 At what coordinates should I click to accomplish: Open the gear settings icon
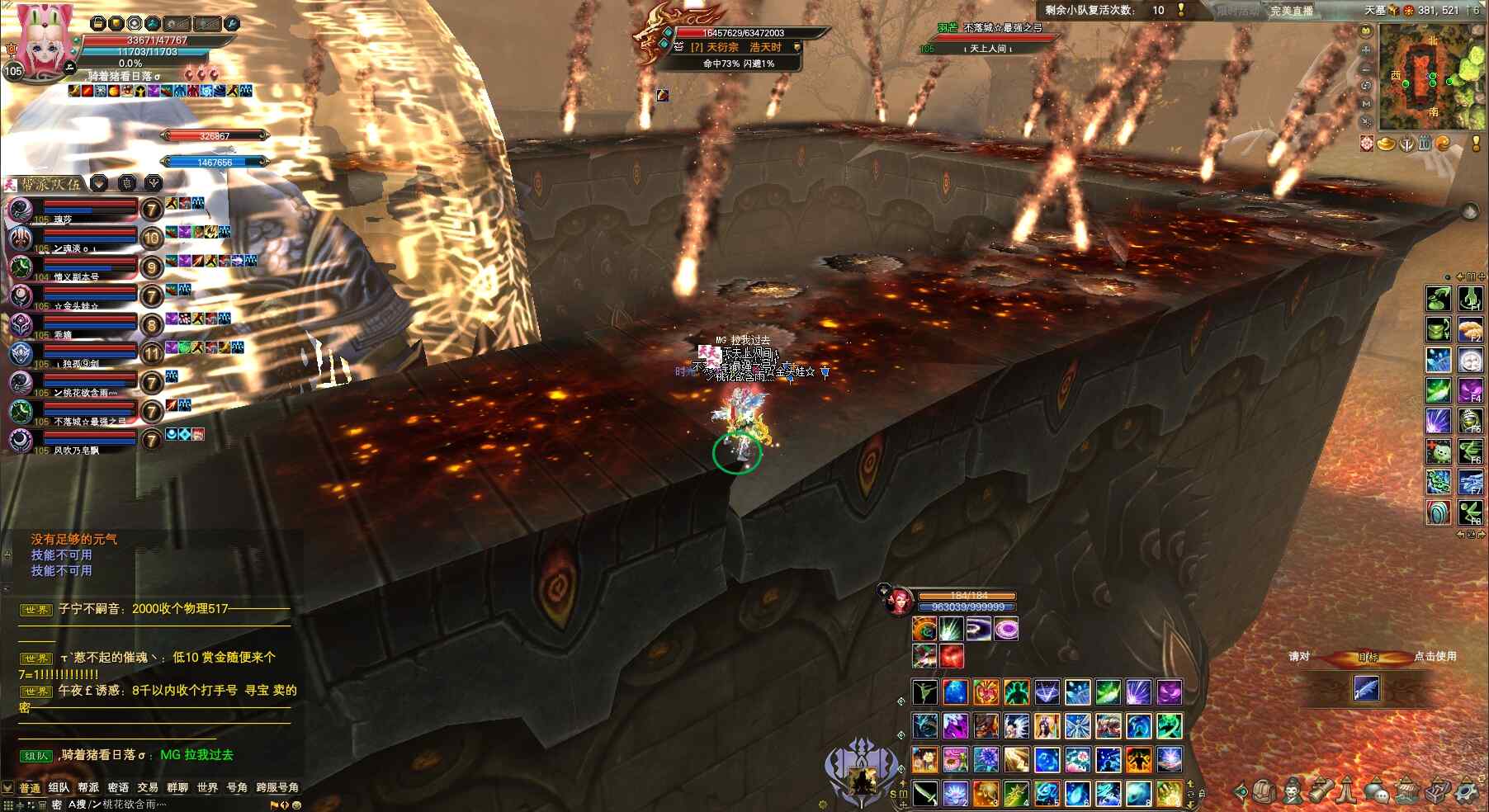click(x=1466, y=792)
